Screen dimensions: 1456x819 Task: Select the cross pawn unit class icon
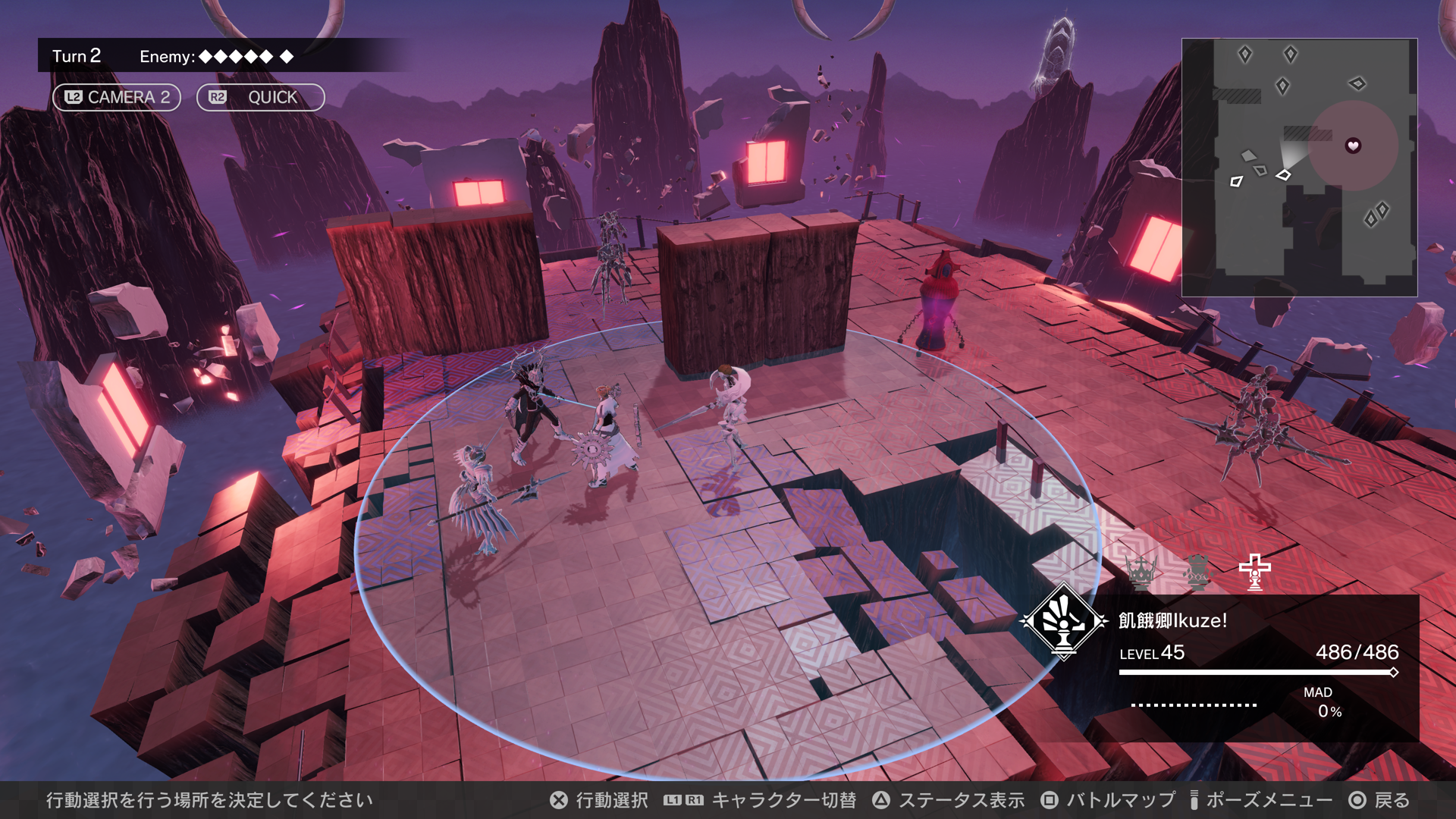coord(1254,572)
